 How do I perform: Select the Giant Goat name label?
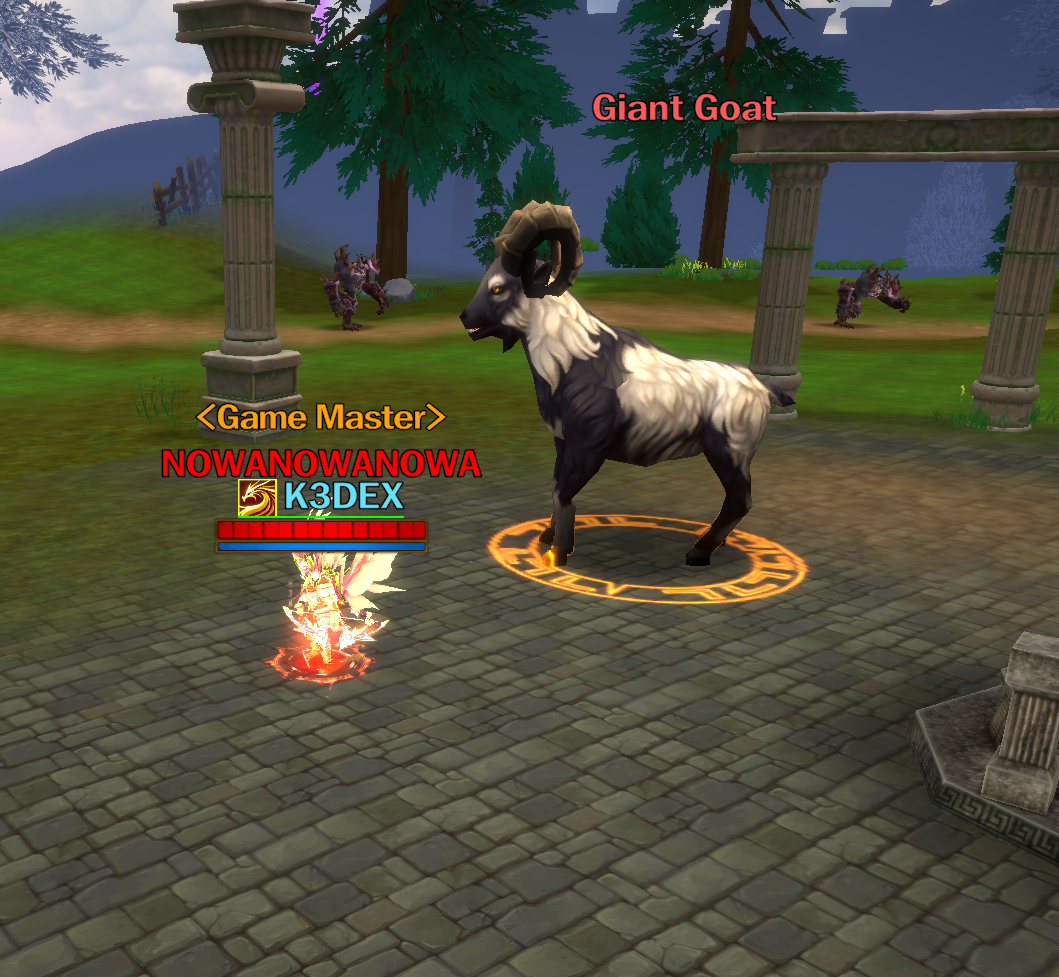click(684, 108)
